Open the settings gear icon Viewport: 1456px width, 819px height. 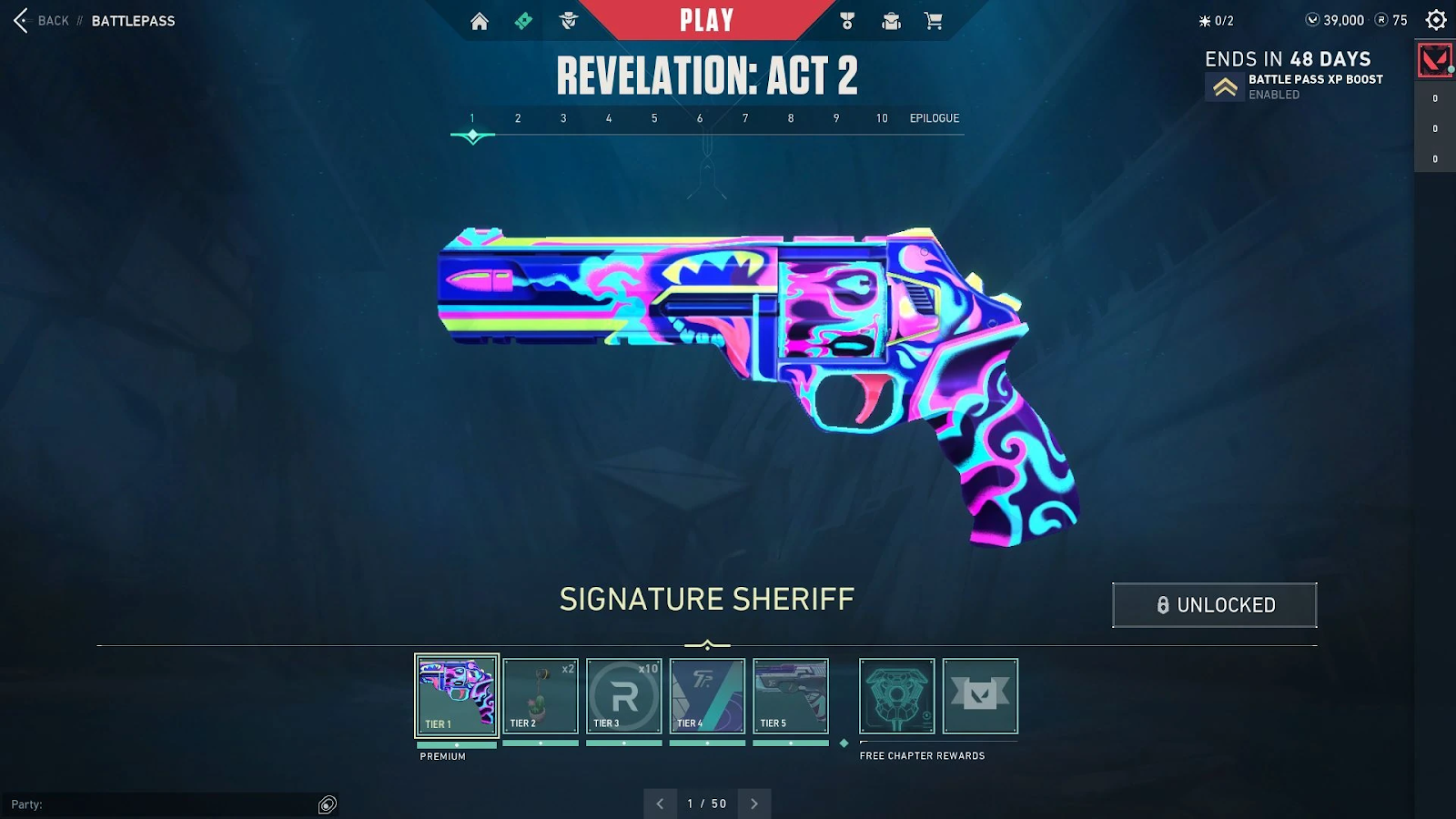pos(1436,20)
